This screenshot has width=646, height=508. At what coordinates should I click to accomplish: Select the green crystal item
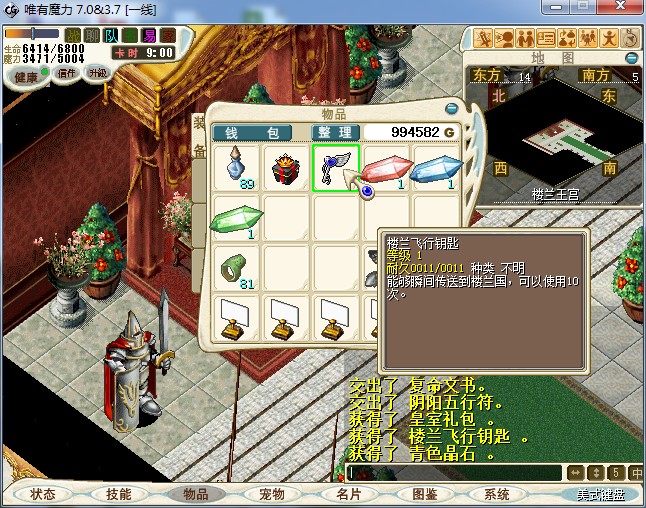[236, 217]
